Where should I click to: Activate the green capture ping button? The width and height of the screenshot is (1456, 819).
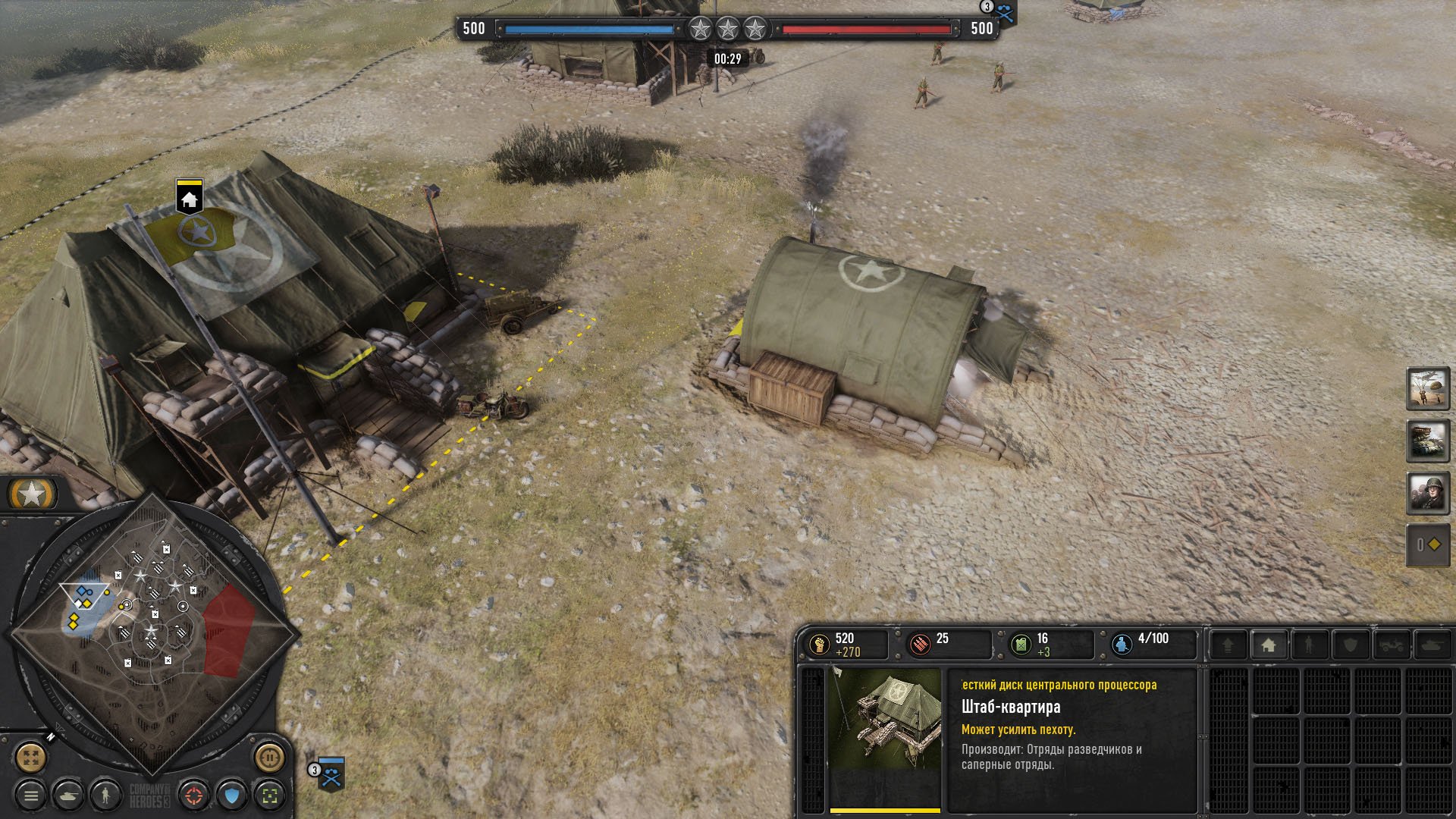[x=269, y=795]
